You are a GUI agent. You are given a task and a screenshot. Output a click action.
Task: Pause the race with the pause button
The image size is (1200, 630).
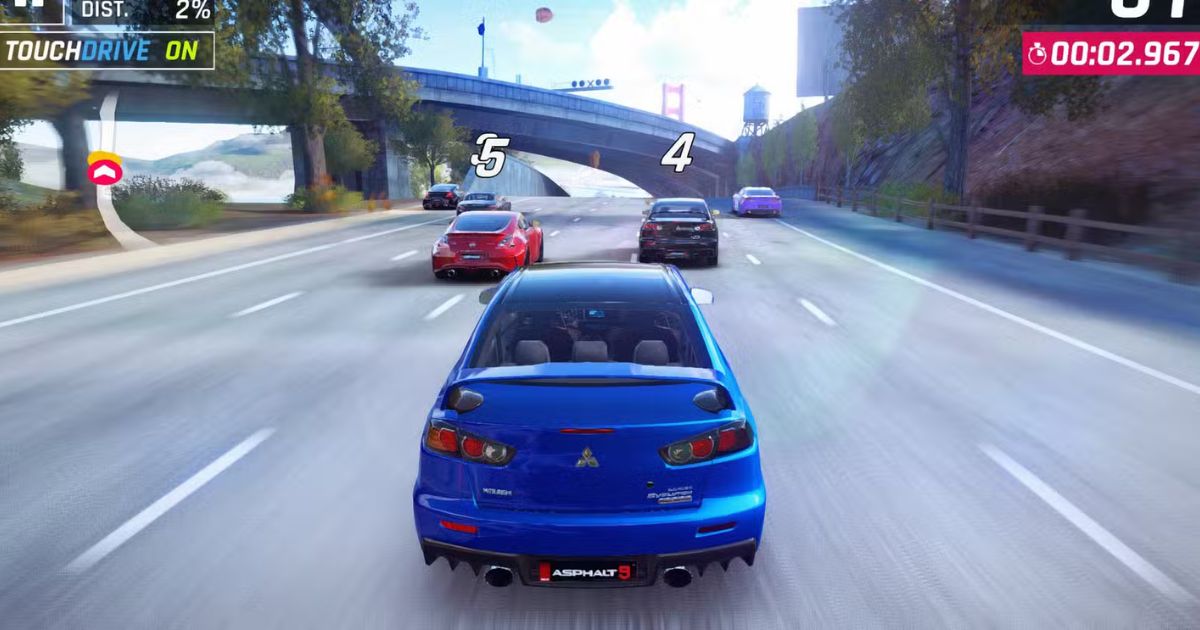coord(30,8)
